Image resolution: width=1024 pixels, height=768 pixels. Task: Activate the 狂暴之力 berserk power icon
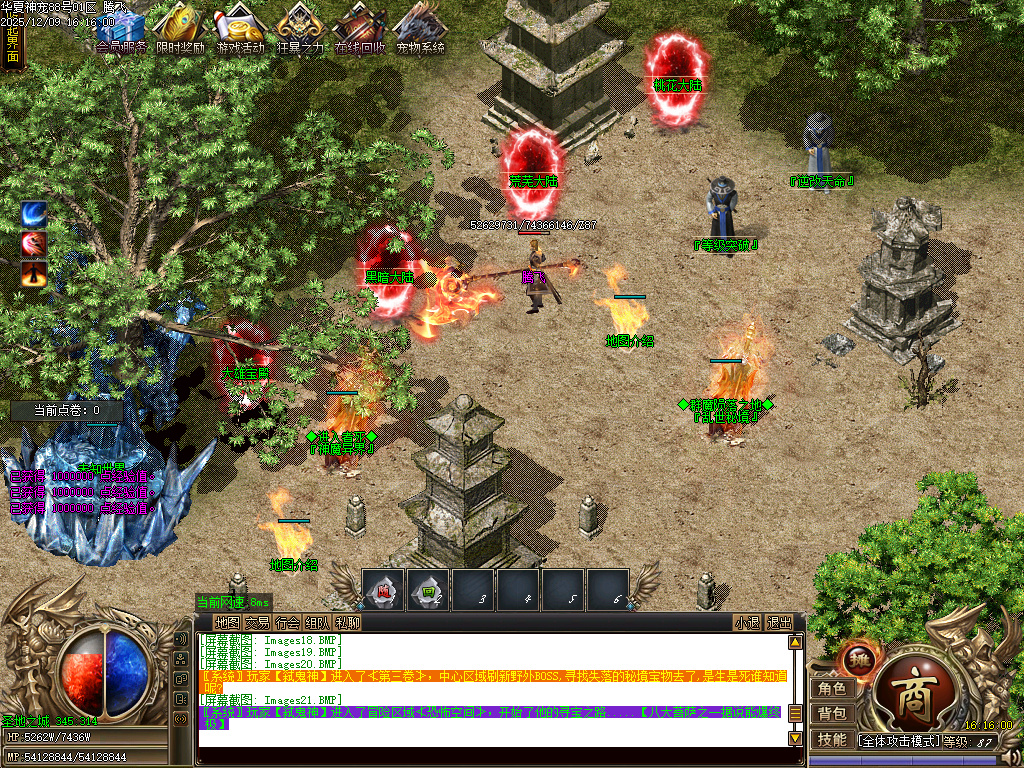[x=300, y=28]
